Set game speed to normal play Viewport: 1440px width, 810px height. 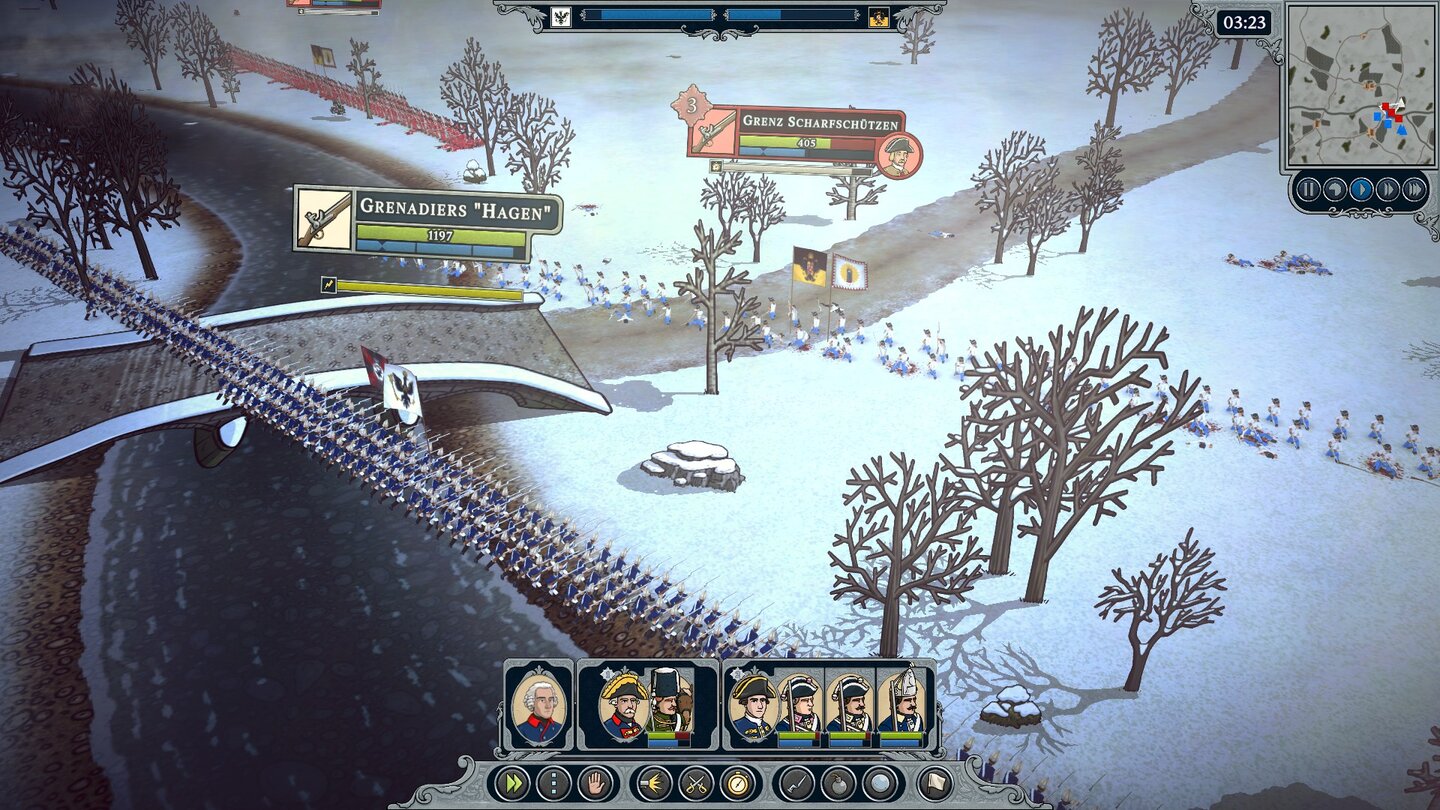[1361, 189]
